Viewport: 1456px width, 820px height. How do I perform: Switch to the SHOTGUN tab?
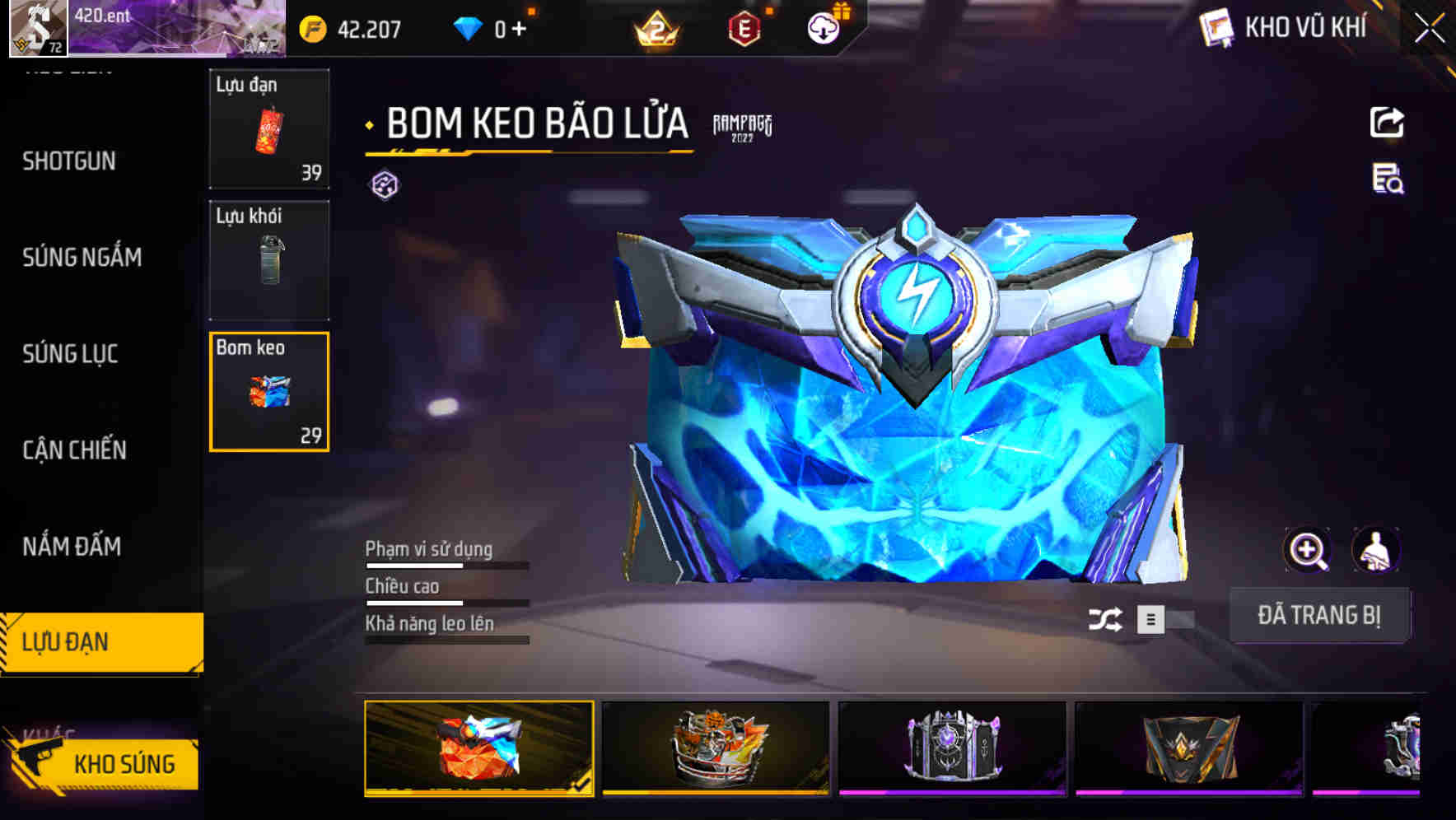(69, 162)
